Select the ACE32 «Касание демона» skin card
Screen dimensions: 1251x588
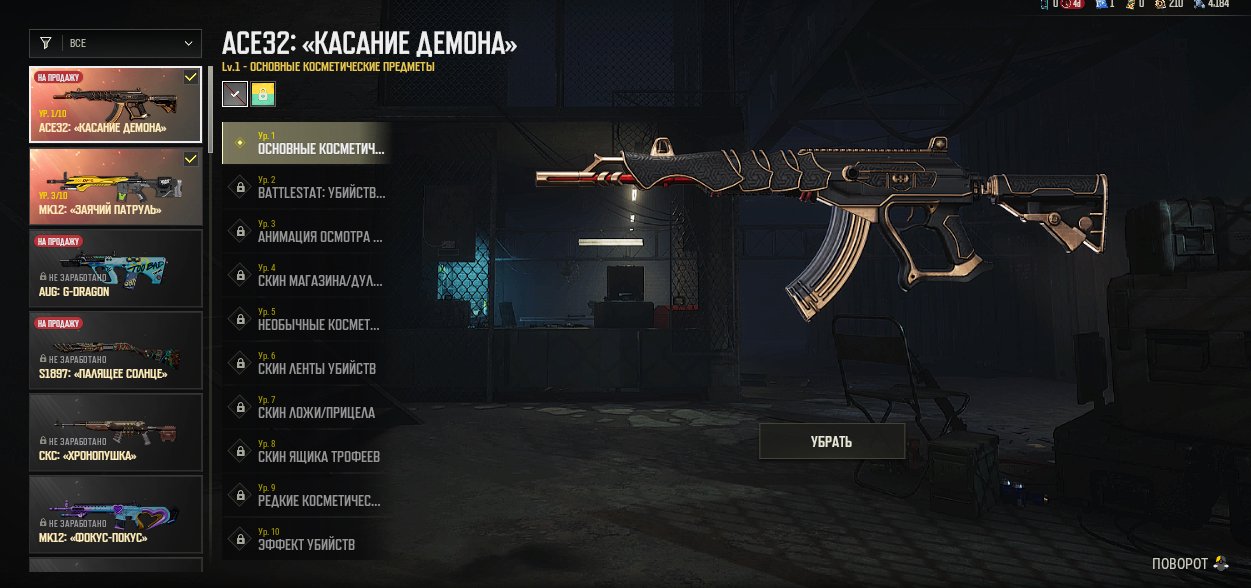116,104
